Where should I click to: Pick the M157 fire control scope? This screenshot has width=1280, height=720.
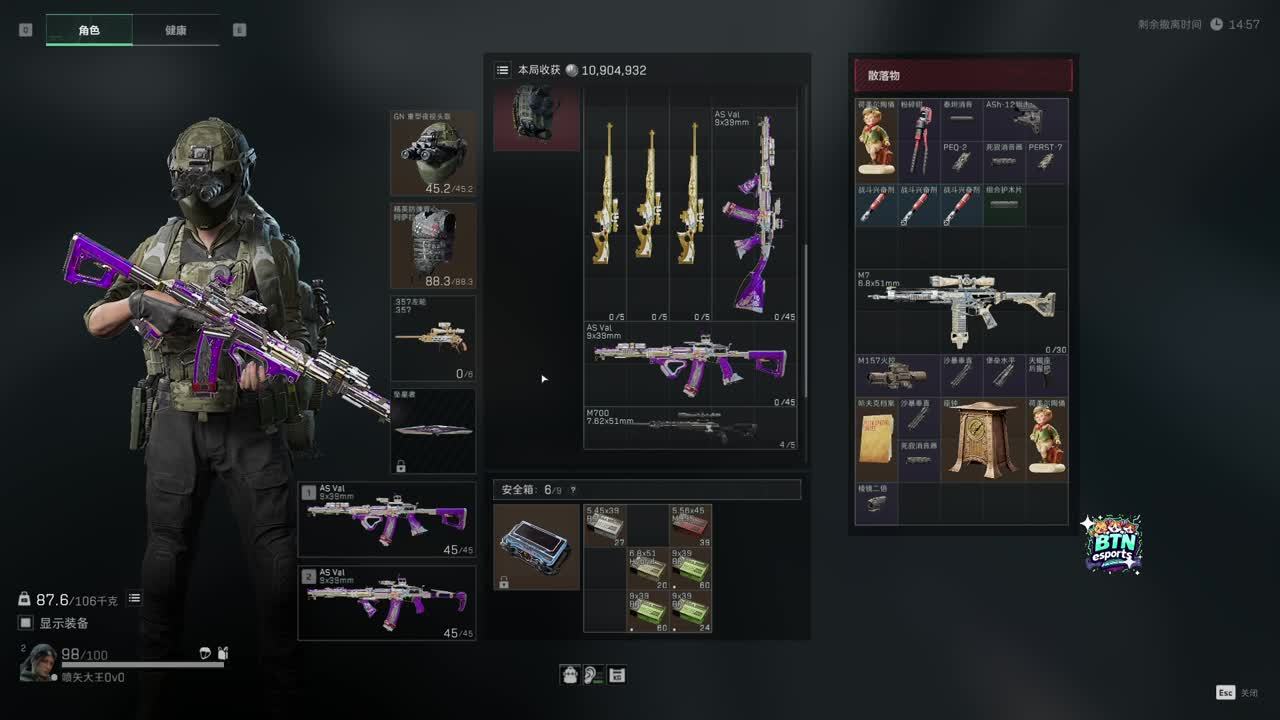coord(897,375)
